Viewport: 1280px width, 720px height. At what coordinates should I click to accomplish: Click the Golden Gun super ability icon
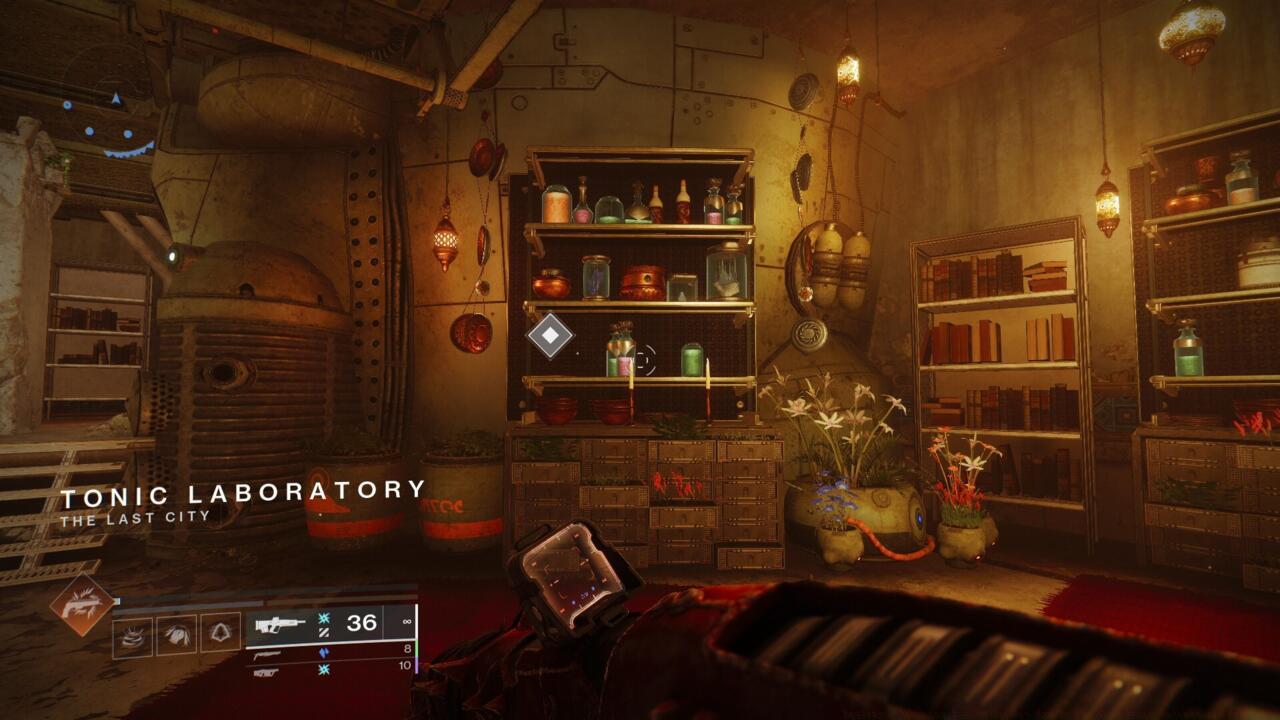(82, 605)
